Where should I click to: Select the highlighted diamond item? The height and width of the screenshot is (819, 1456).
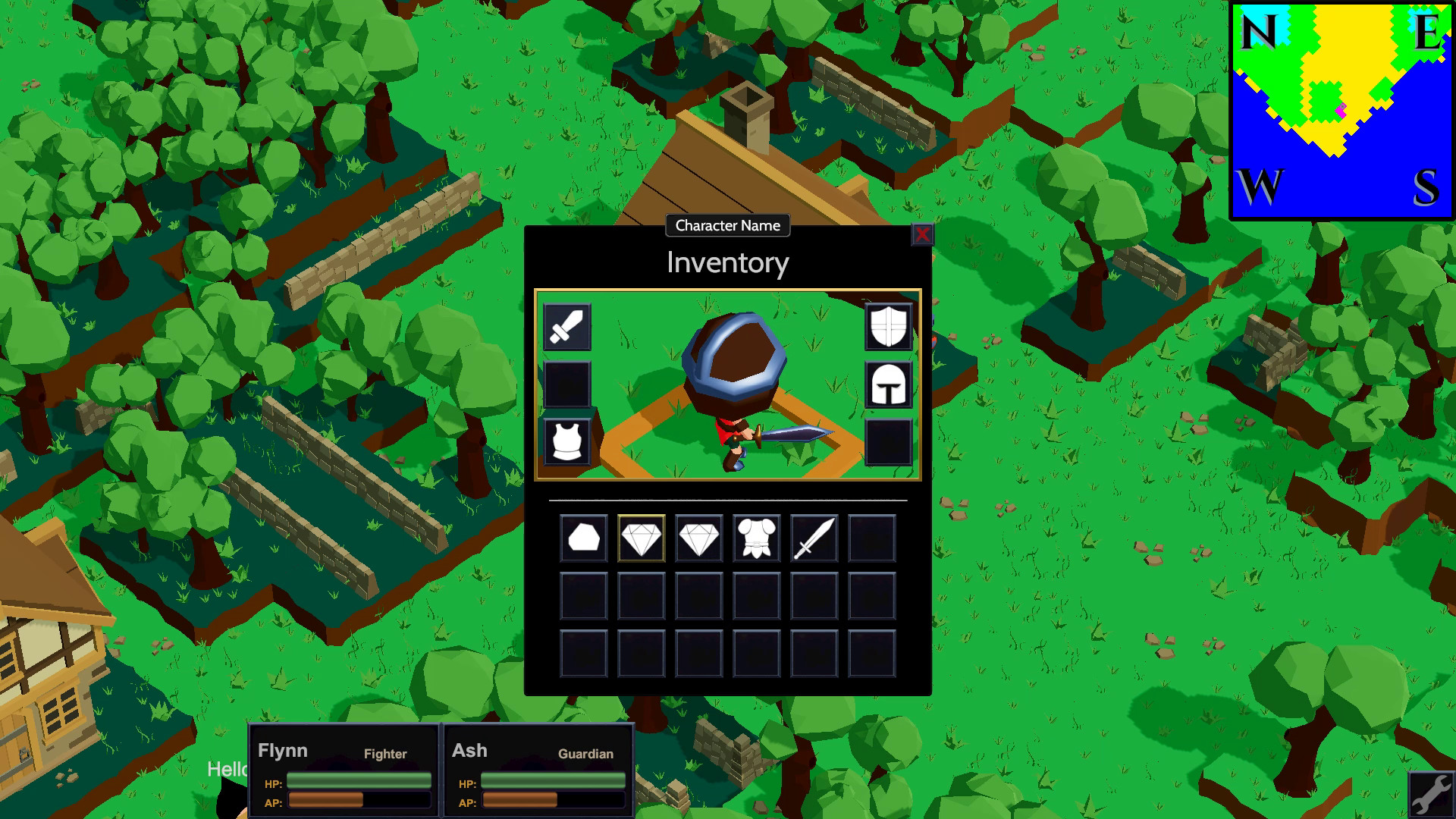[x=641, y=538]
